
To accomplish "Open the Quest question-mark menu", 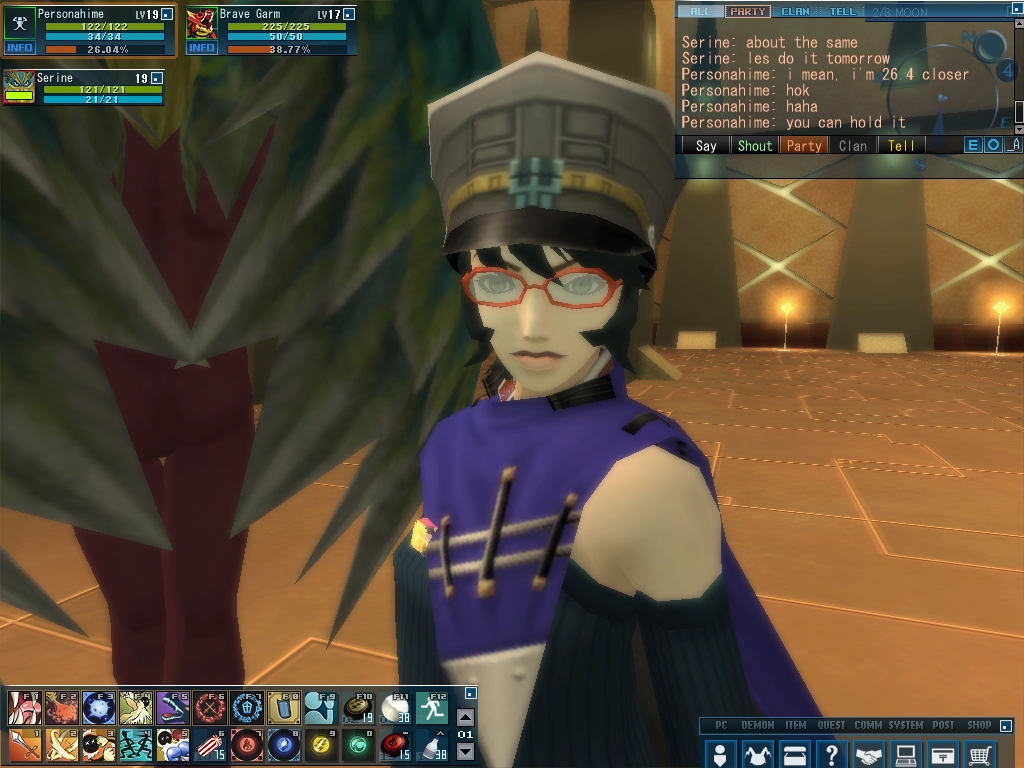I will [x=831, y=753].
